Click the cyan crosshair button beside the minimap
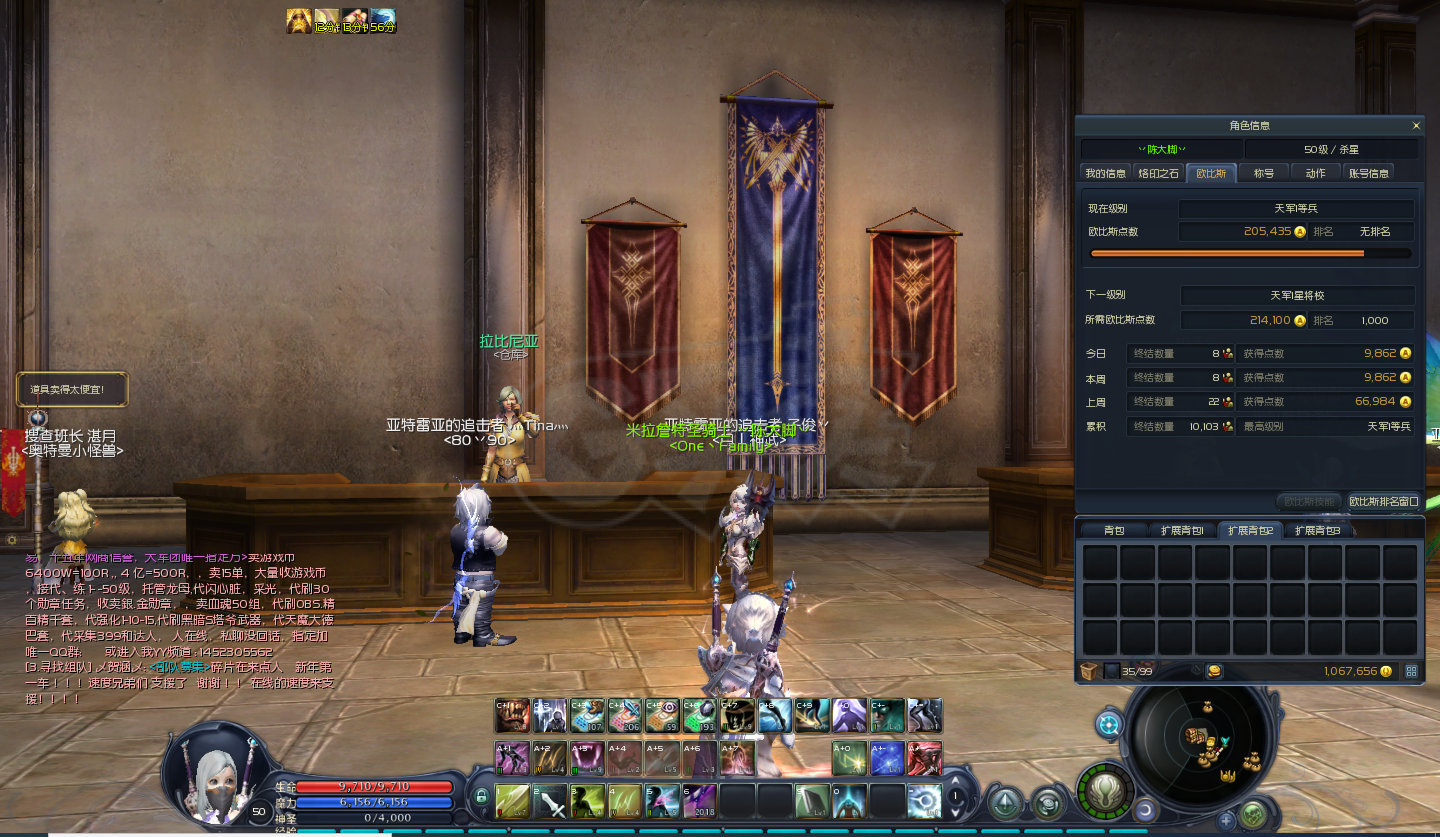The width and height of the screenshot is (1440, 837). (x=1109, y=724)
